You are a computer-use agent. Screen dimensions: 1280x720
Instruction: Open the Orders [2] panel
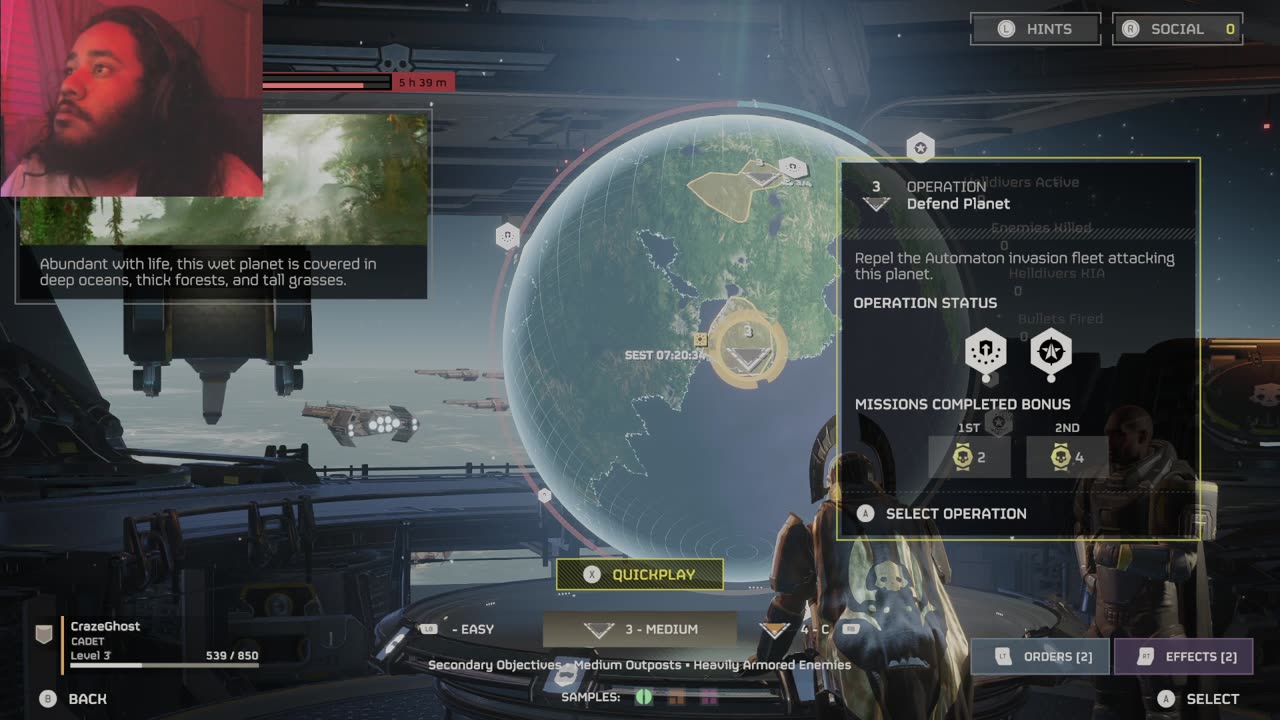pos(1040,656)
